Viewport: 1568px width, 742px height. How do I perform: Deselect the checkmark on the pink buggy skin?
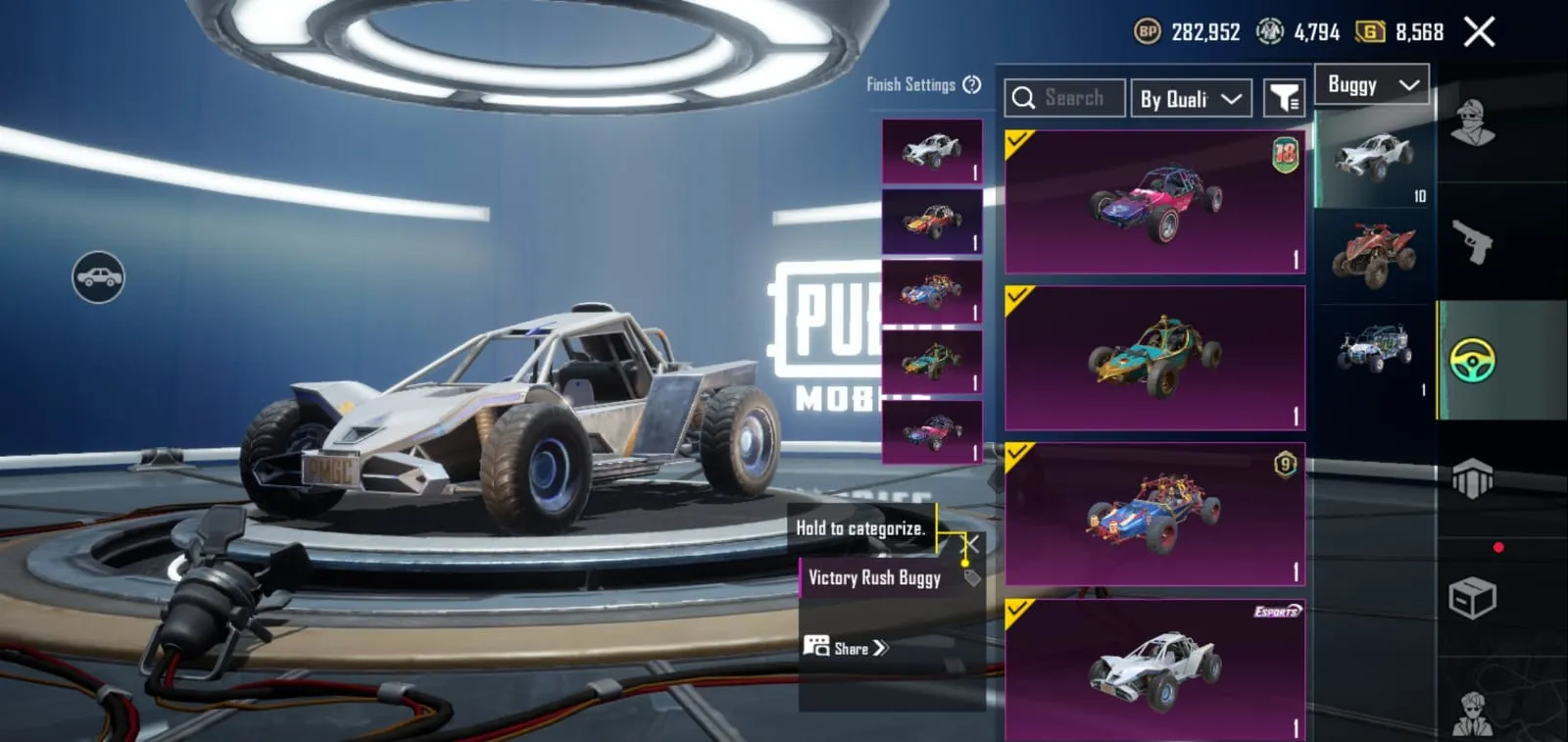pos(1017,140)
